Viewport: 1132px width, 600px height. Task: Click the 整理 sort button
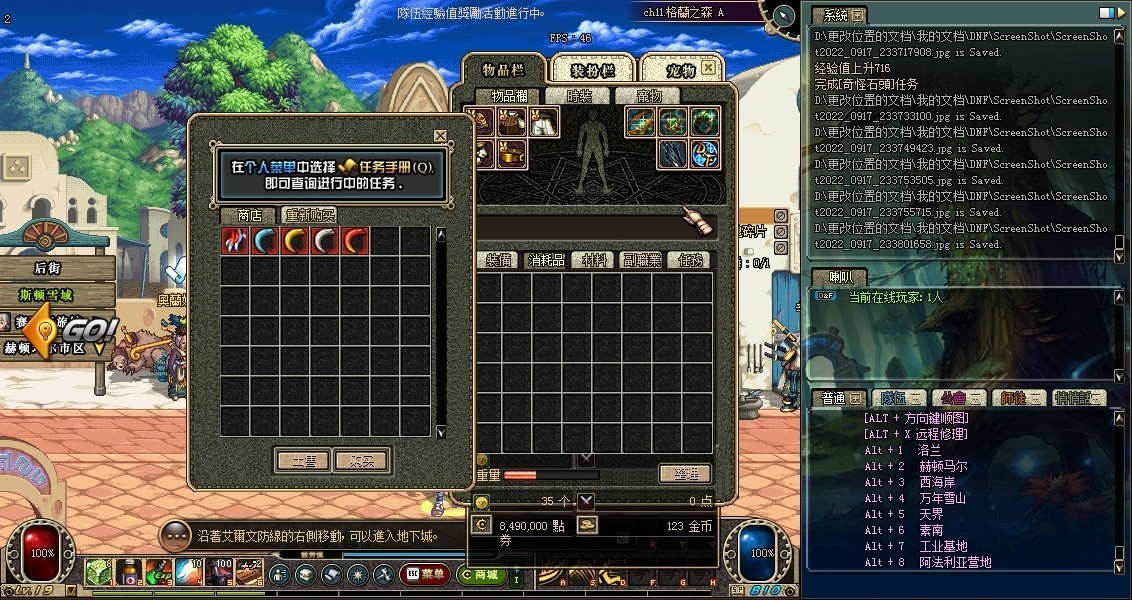pyautogui.click(x=685, y=474)
